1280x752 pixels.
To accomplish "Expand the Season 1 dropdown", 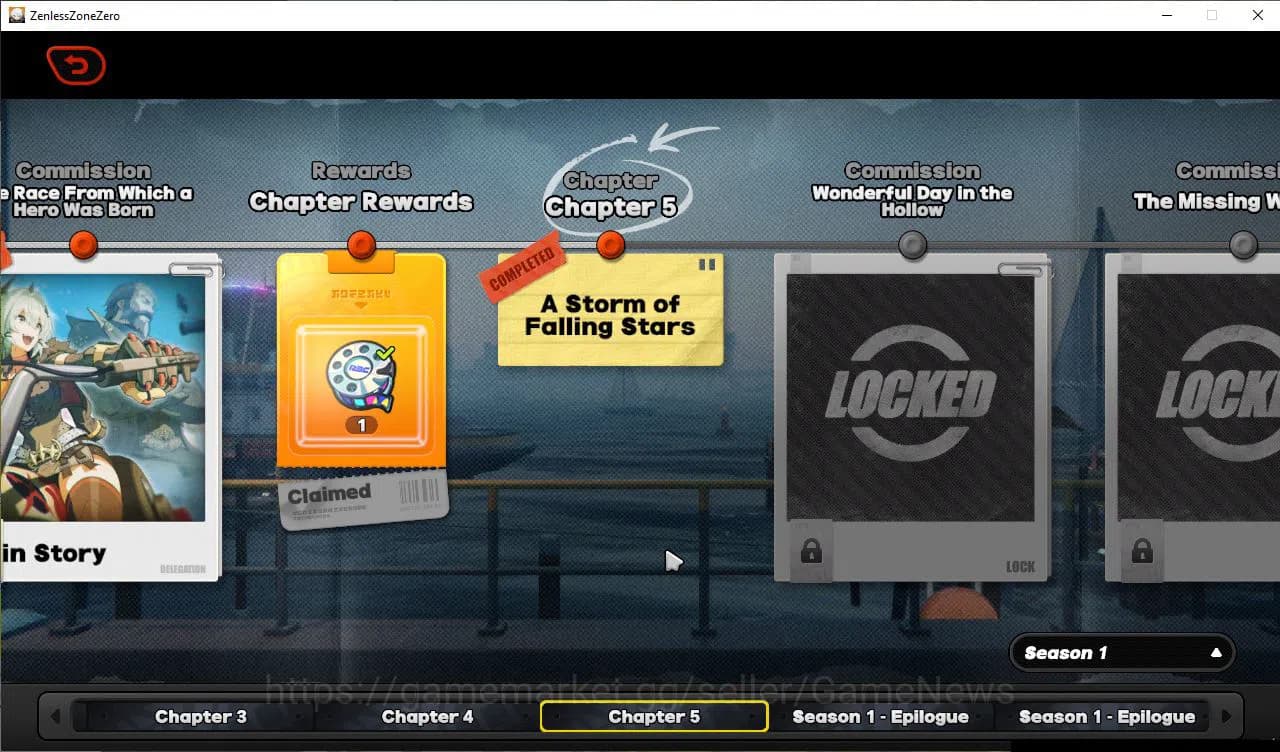I will pyautogui.click(x=1122, y=653).
